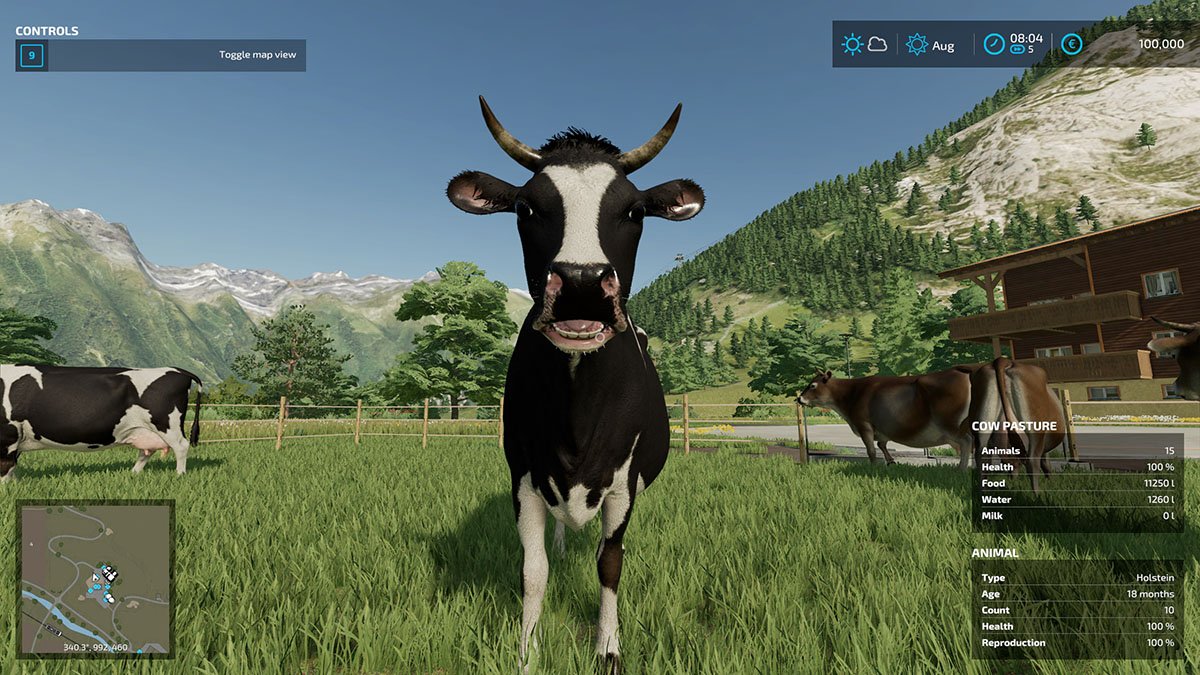Open the minimap showing the farm
Image resolution: width=1200 pixels, height=675 pixels.
pos(96,577)
